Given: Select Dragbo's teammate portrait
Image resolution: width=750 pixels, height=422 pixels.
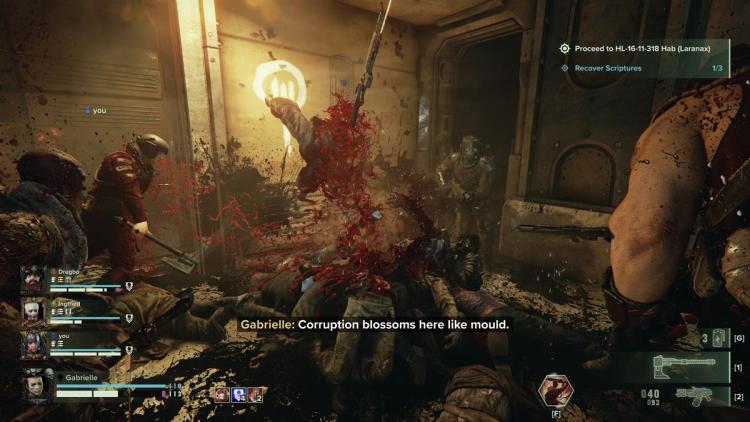Looking at the screenshot, I should tap(34, 280).
